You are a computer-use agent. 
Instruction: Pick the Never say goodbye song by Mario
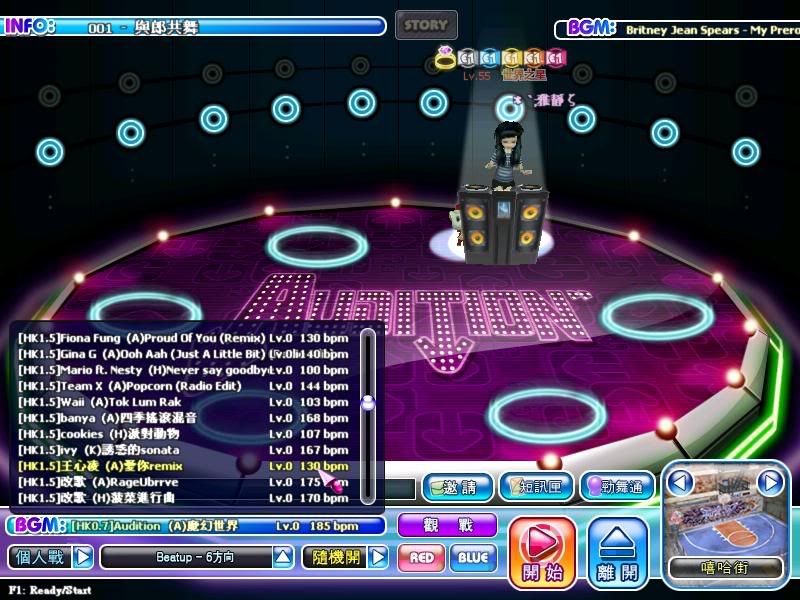(180, 370)
